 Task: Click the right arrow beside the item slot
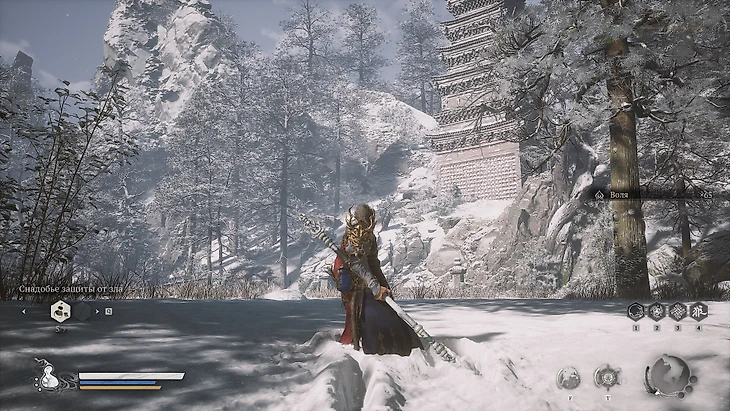tap(96, 311)
